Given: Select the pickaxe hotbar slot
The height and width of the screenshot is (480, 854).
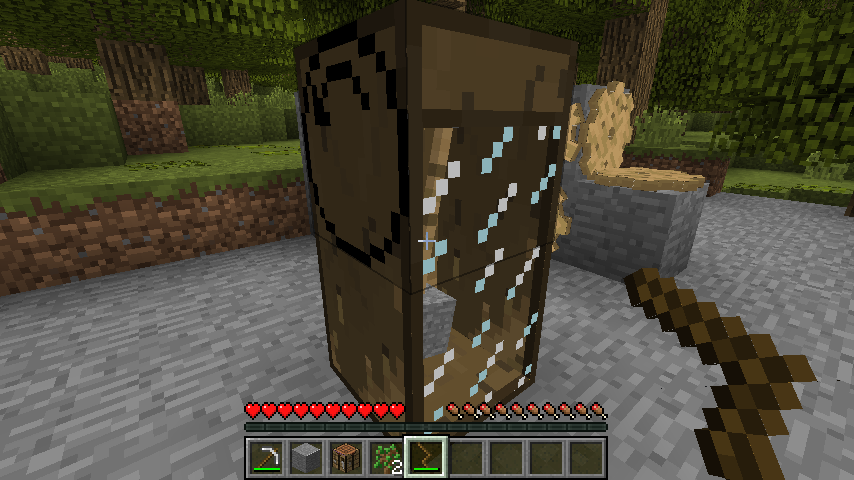Looking at the screenshot, I should click(265, 457).
